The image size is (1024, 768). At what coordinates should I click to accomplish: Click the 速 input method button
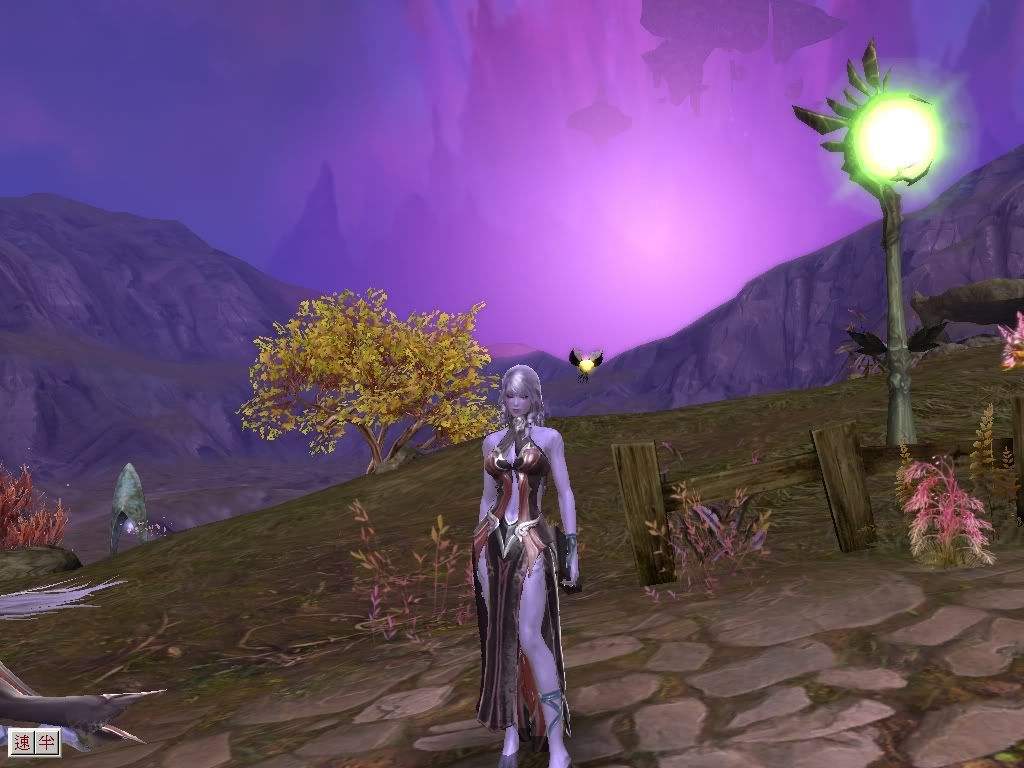(23, 742)
